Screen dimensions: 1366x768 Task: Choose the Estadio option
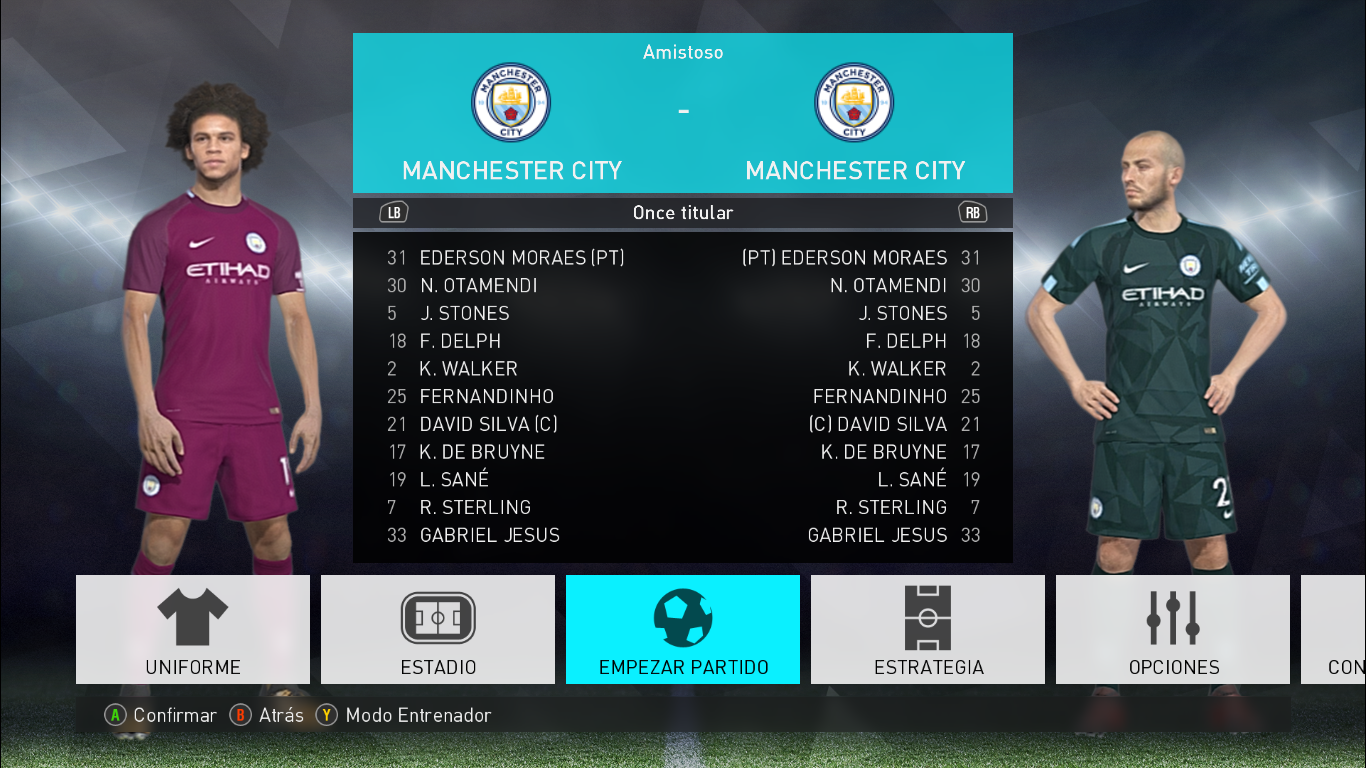click(438, 629)
